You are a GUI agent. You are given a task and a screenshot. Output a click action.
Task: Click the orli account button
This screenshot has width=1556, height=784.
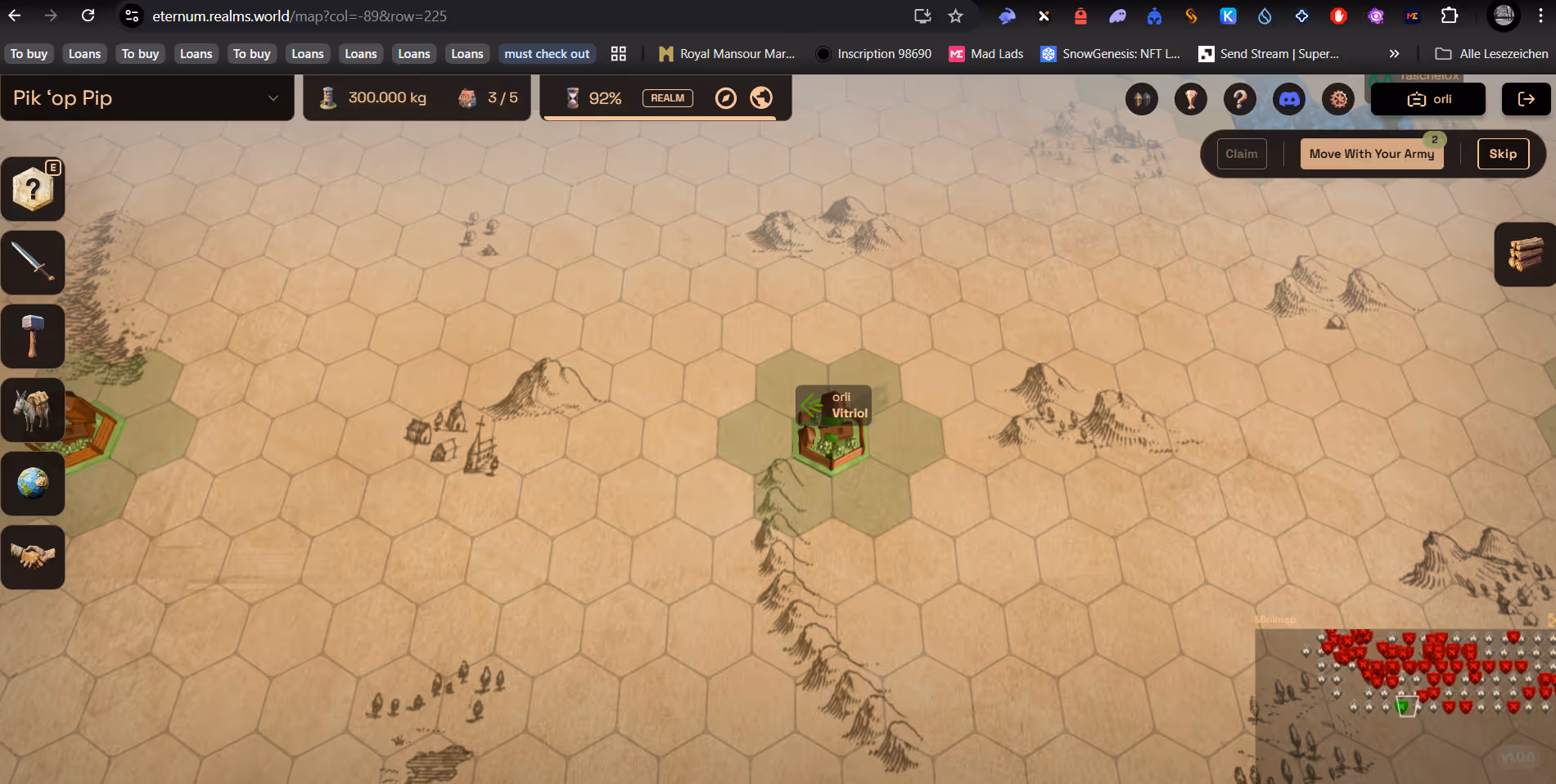[x=1428, y=99]
